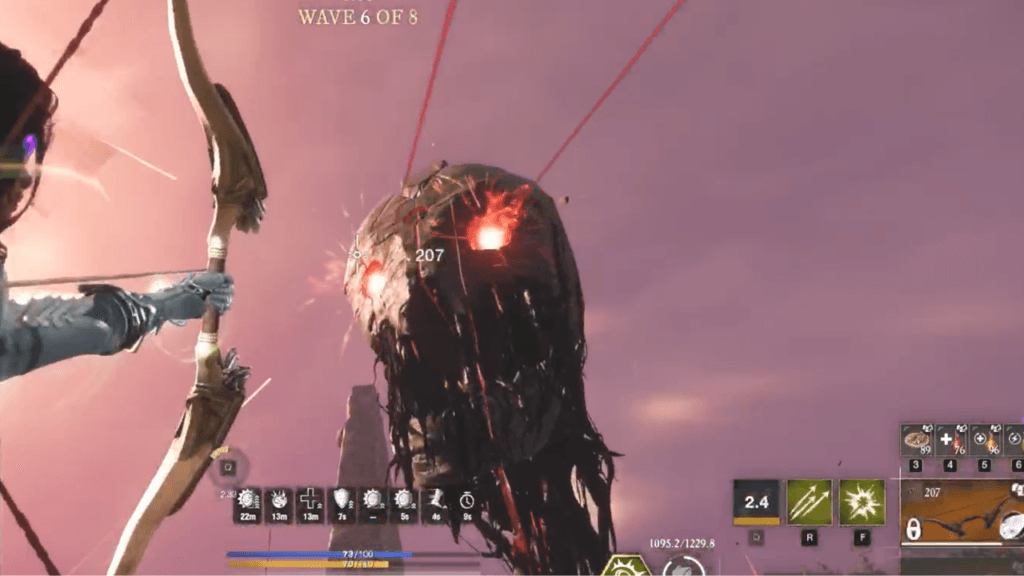This screenshot has height=576, width=1024.
Task: Inspect the status effect showing 22m
Action: click(x=247, y=502)
